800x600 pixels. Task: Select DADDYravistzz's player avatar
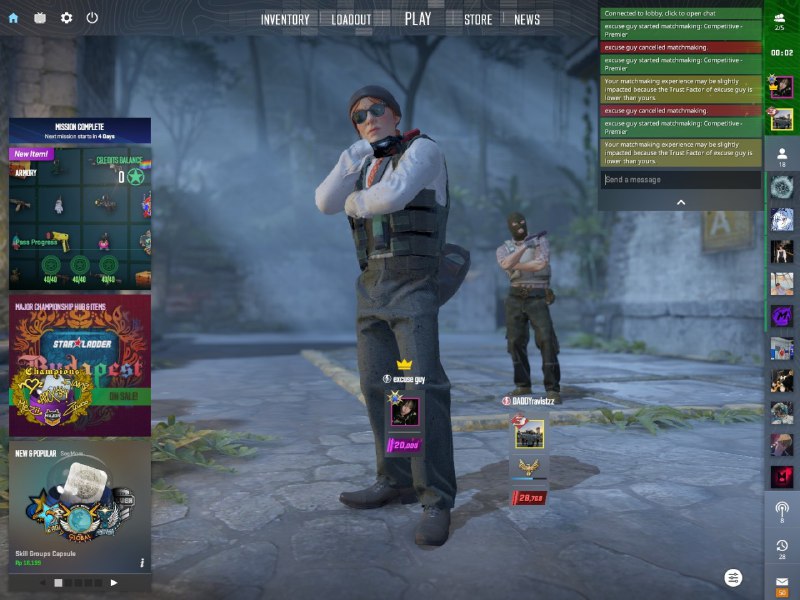(x=530, y=434)
